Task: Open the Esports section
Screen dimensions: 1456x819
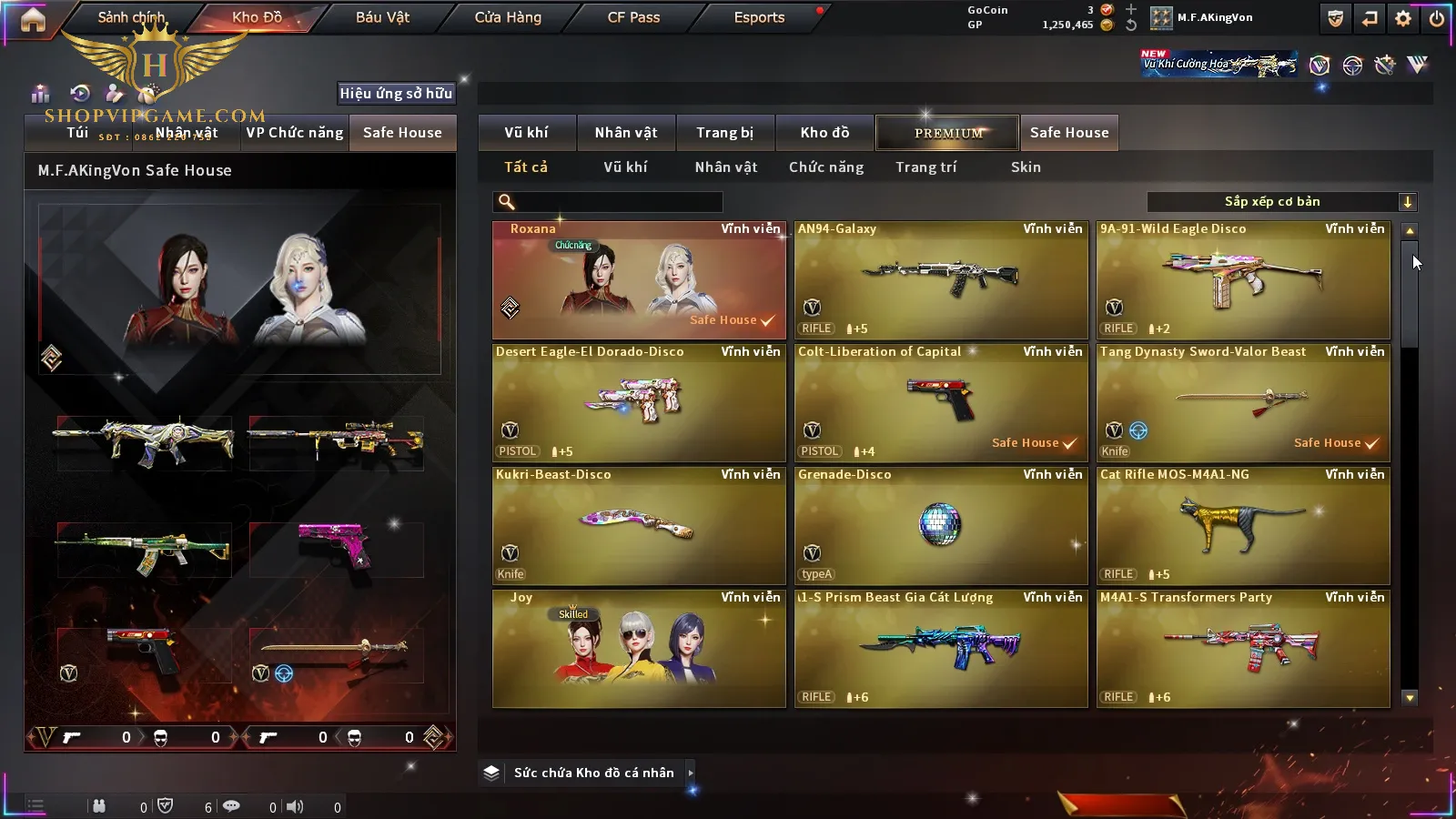Action: pos(759,17)
